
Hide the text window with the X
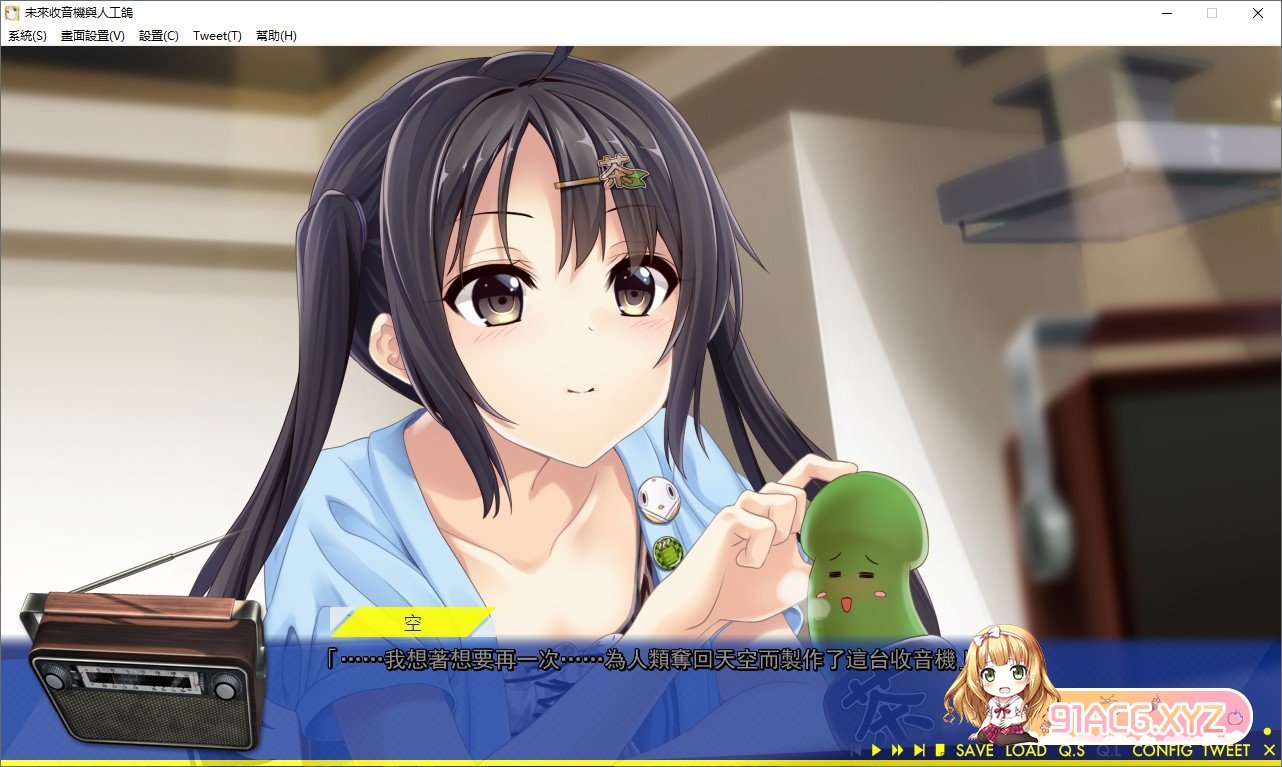coord(1269,750)
